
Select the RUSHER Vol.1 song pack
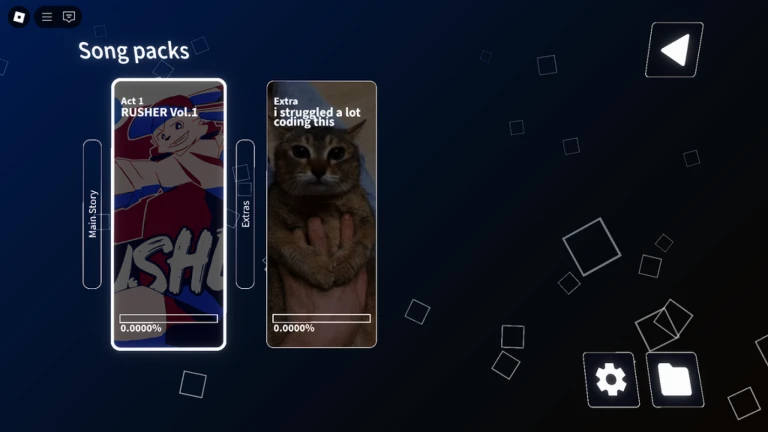point(168,214)
